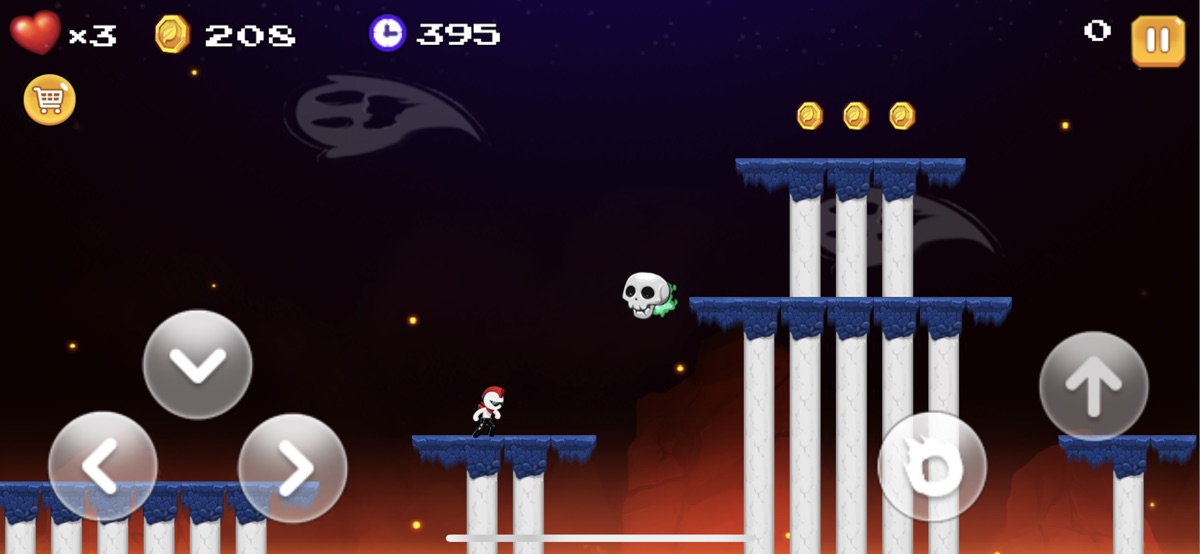Tap the right arrow movement button

(x=292, y=467)
